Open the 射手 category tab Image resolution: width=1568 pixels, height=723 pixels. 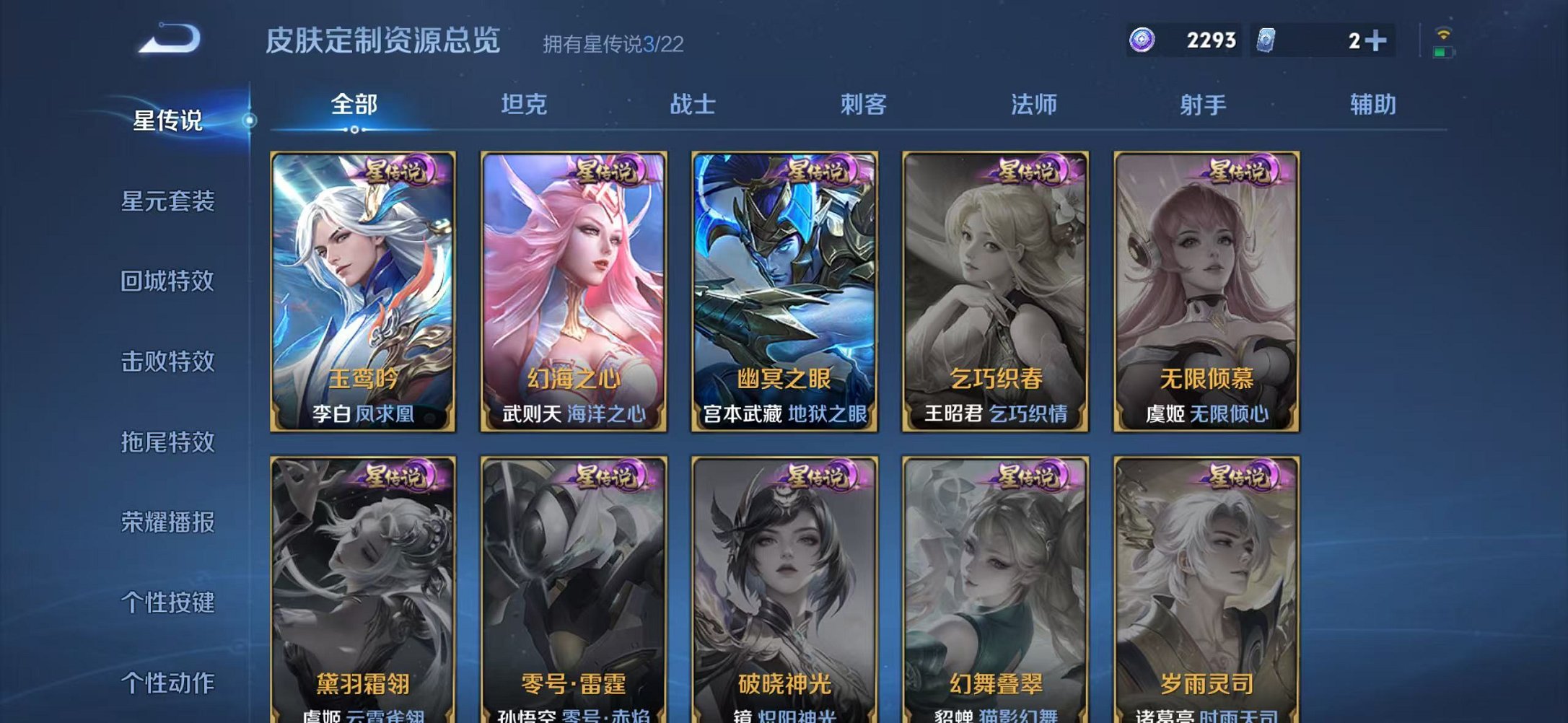tap(1204, 105)
